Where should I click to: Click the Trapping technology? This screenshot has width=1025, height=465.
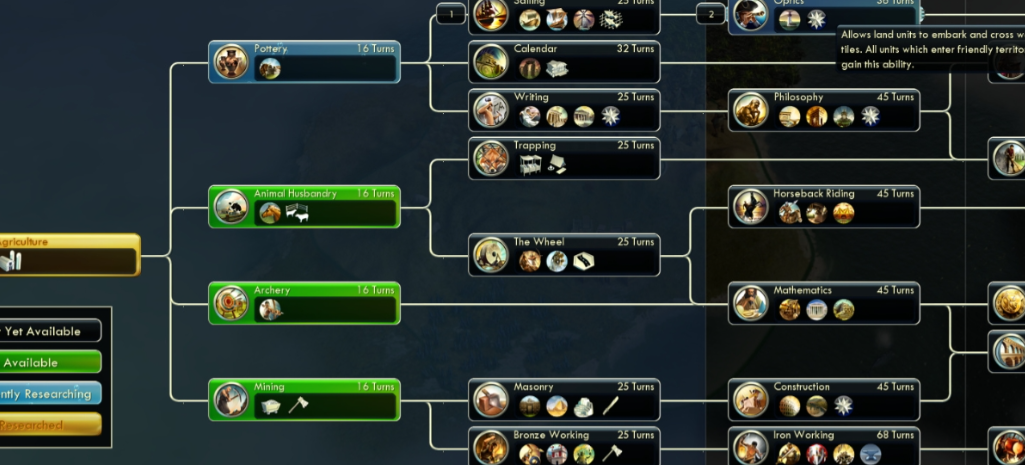click(564, 158)
